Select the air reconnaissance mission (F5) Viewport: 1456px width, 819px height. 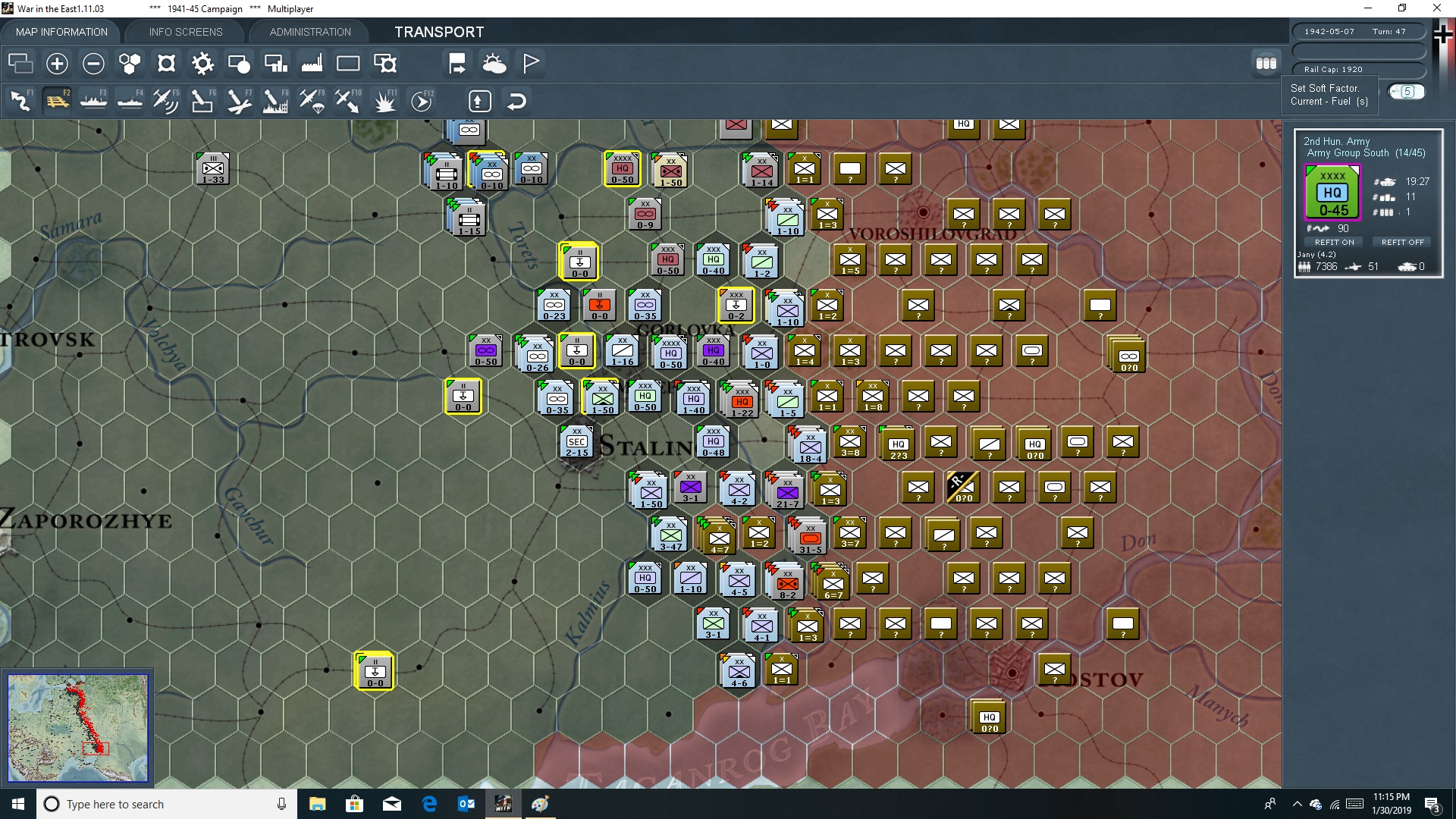tap(166, 100)
